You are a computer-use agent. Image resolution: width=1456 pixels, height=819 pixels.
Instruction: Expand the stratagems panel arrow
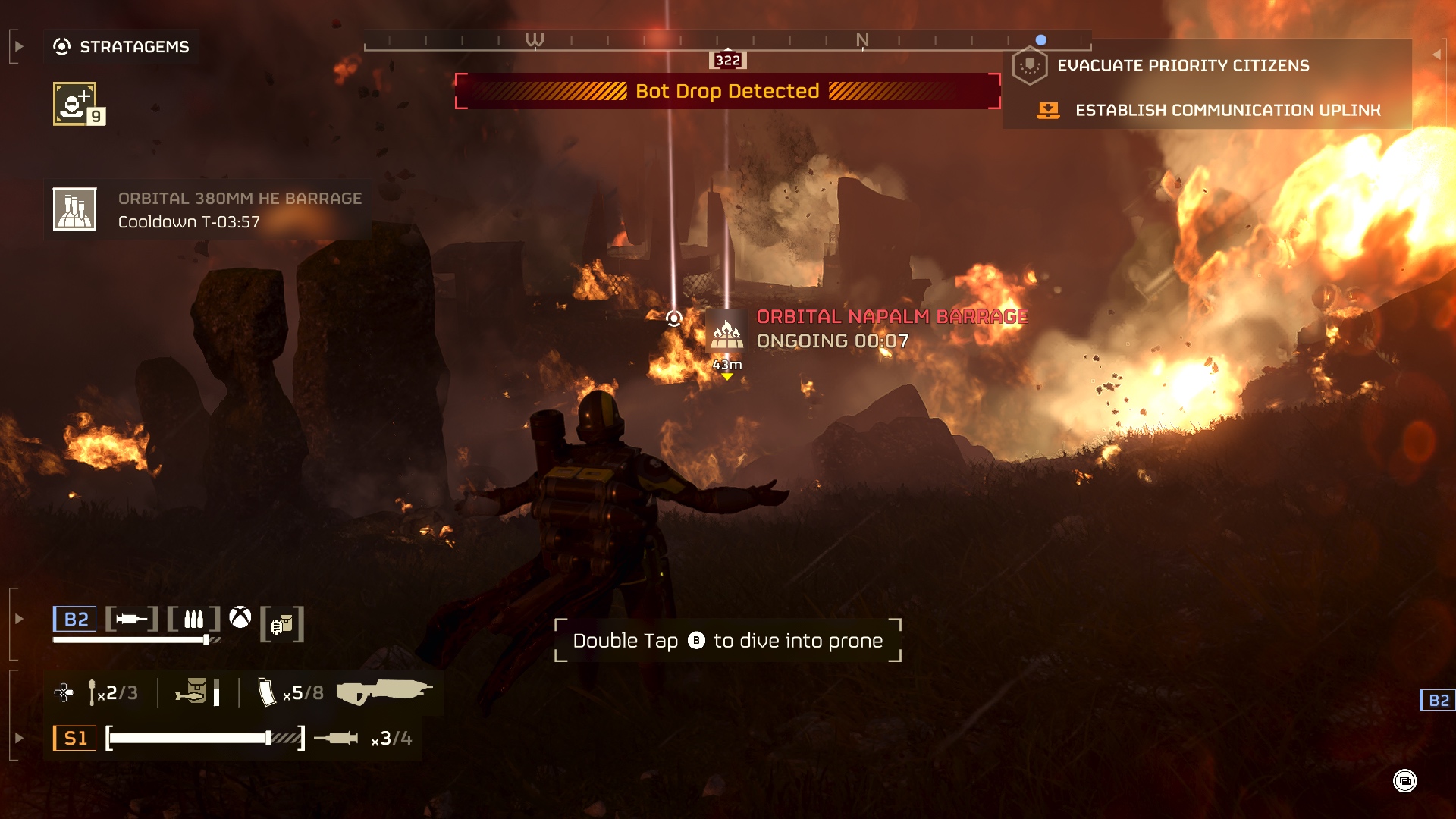point(19,47)
